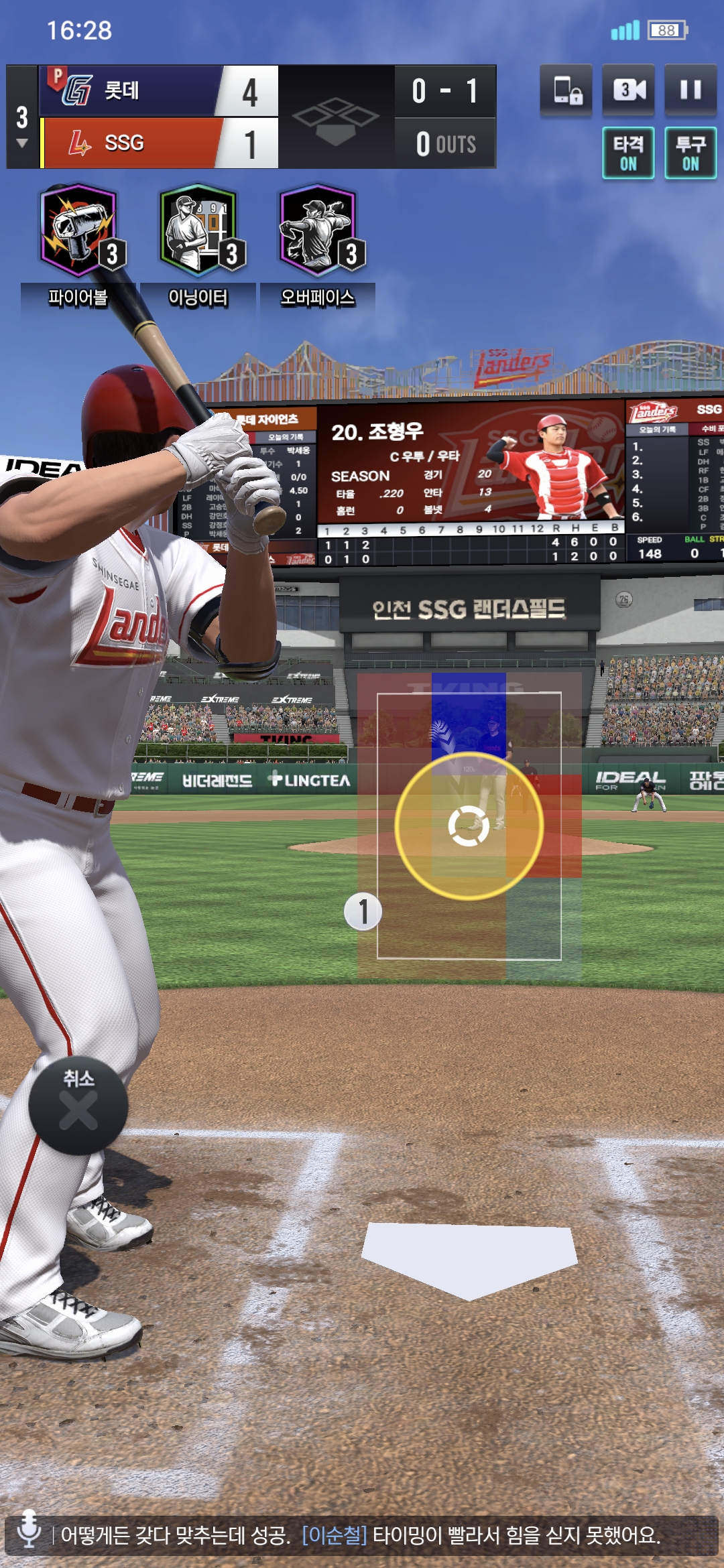Toggle 투구 ON pitching mode
The width and height of the screenshot is (724, 1568).
point(690,153)
